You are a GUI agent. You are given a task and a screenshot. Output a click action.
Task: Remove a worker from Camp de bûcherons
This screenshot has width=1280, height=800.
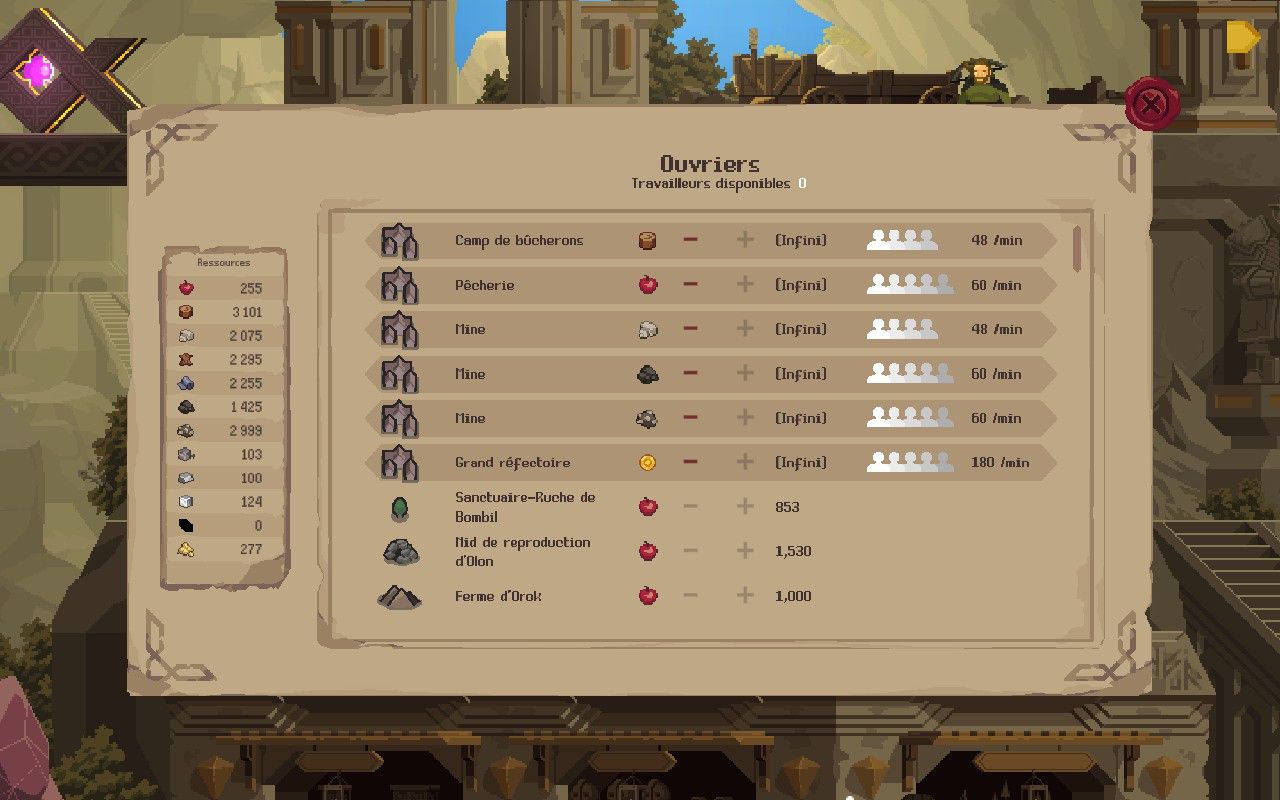(690, 240)
